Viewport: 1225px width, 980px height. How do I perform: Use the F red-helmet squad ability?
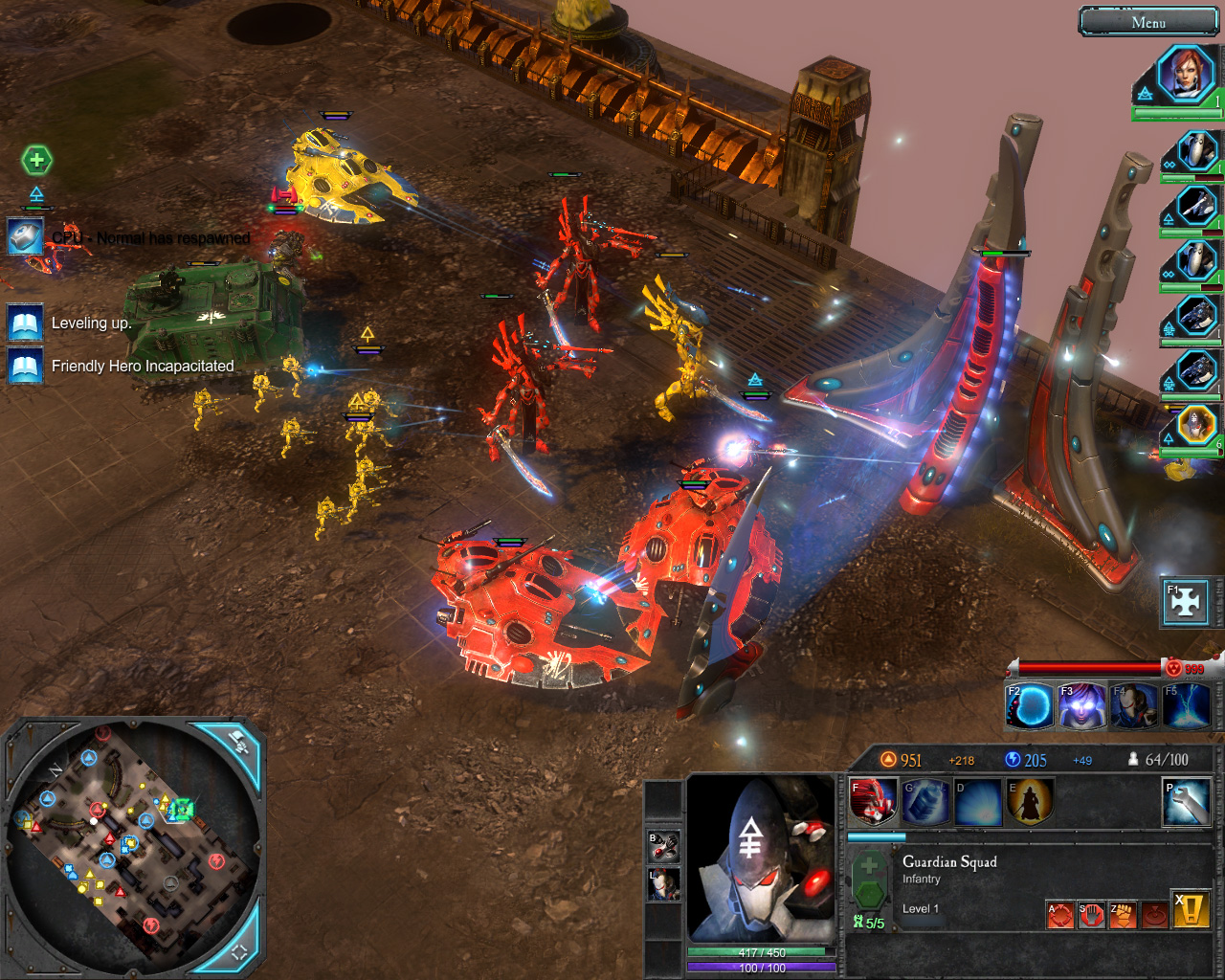(872, 802)
